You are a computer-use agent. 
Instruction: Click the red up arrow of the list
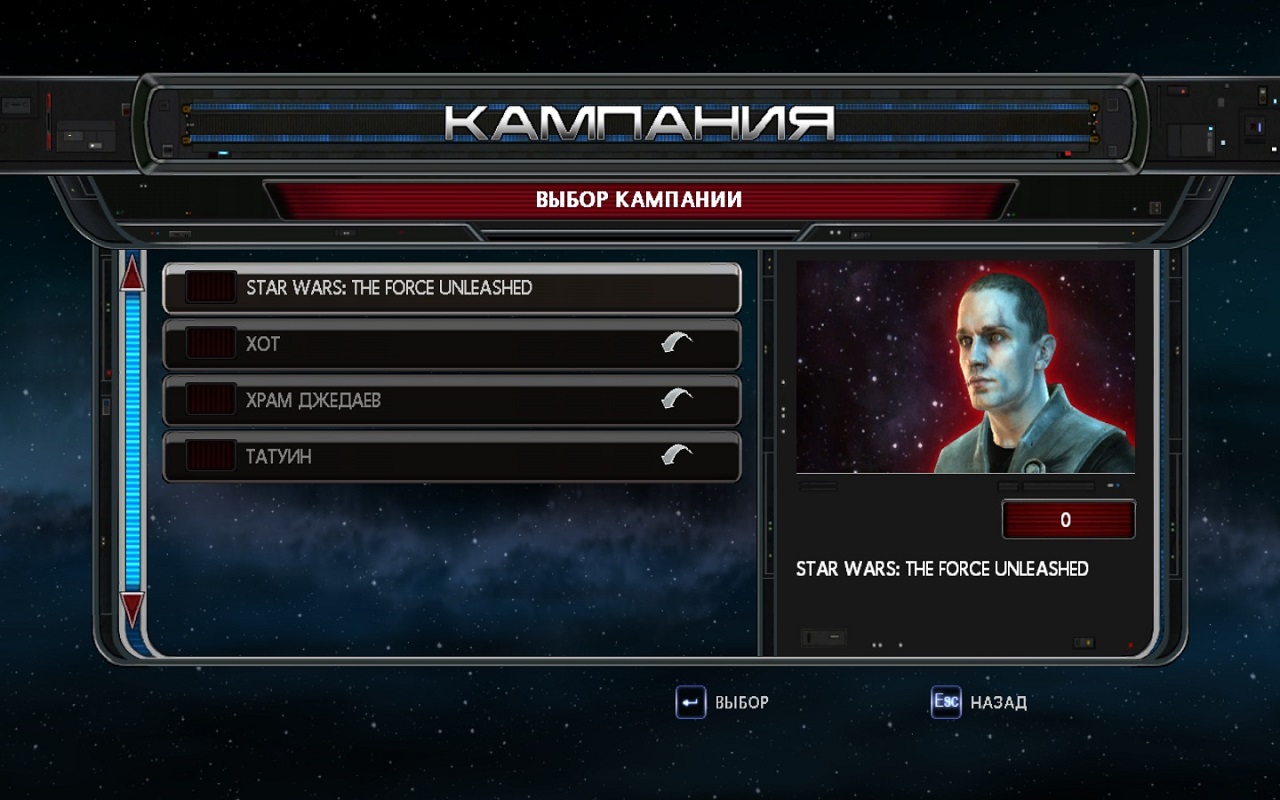132,273
